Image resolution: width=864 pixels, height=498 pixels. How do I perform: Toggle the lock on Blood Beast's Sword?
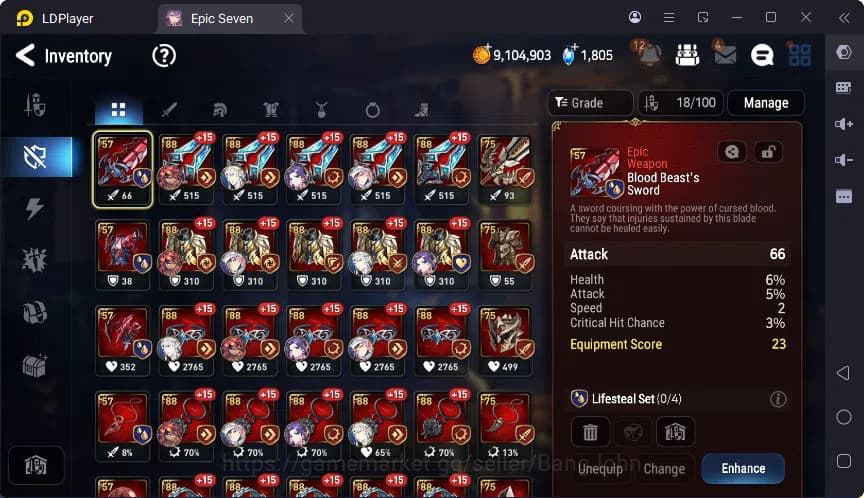768,152
